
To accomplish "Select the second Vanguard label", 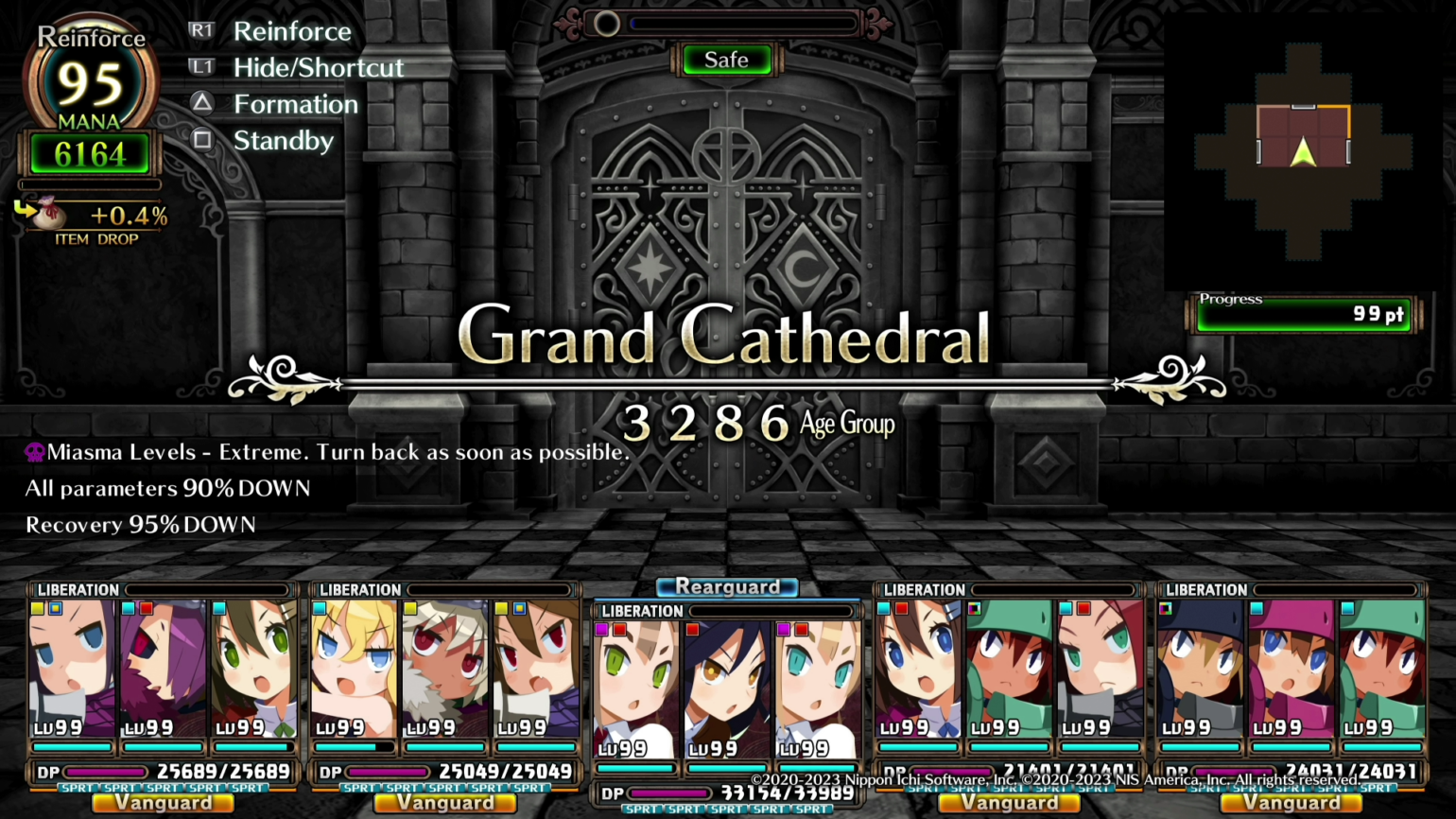I will (444, 802).
